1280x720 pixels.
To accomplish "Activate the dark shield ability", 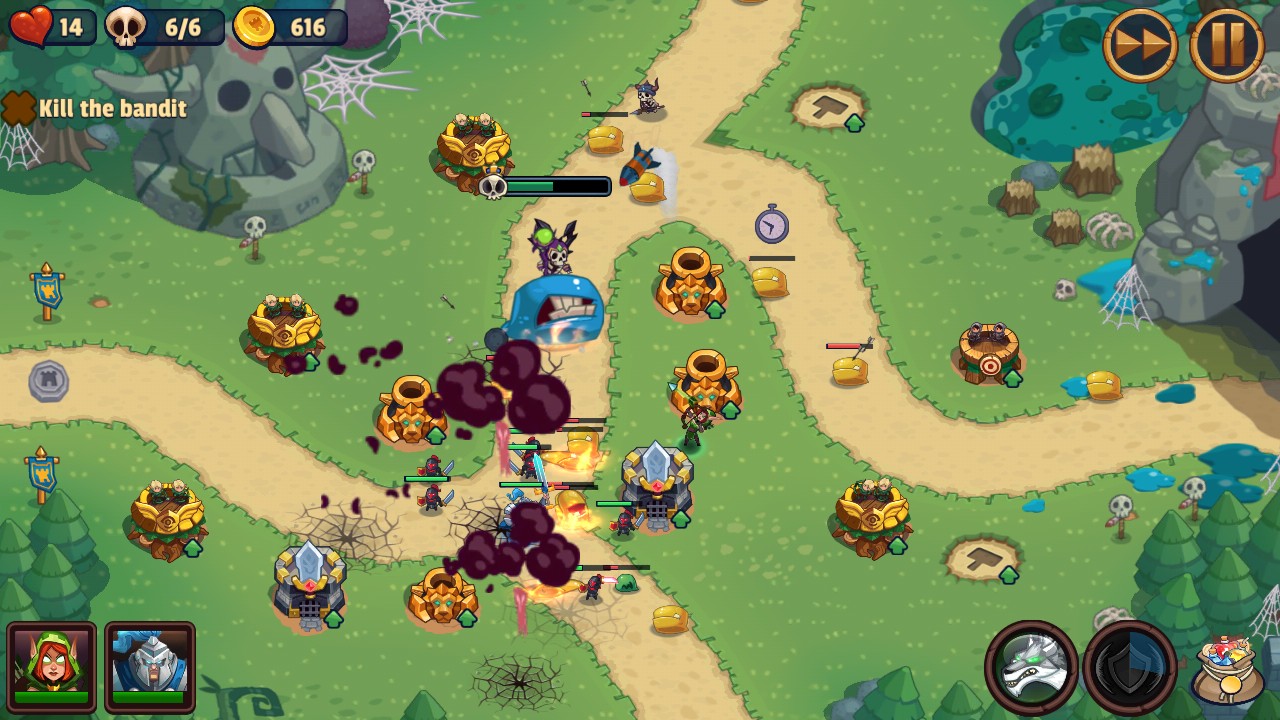I will (1130, 667).
